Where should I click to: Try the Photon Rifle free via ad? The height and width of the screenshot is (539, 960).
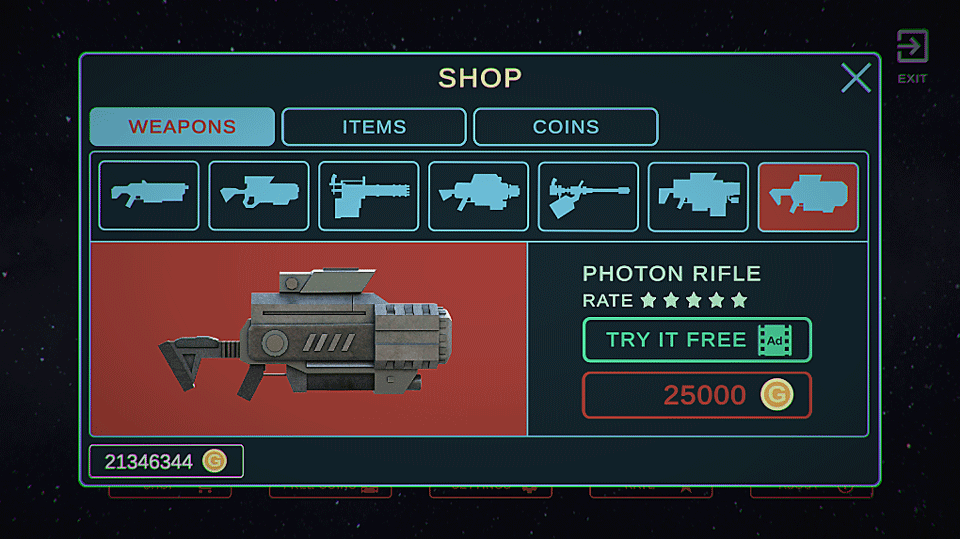click(x=696, y=340)
